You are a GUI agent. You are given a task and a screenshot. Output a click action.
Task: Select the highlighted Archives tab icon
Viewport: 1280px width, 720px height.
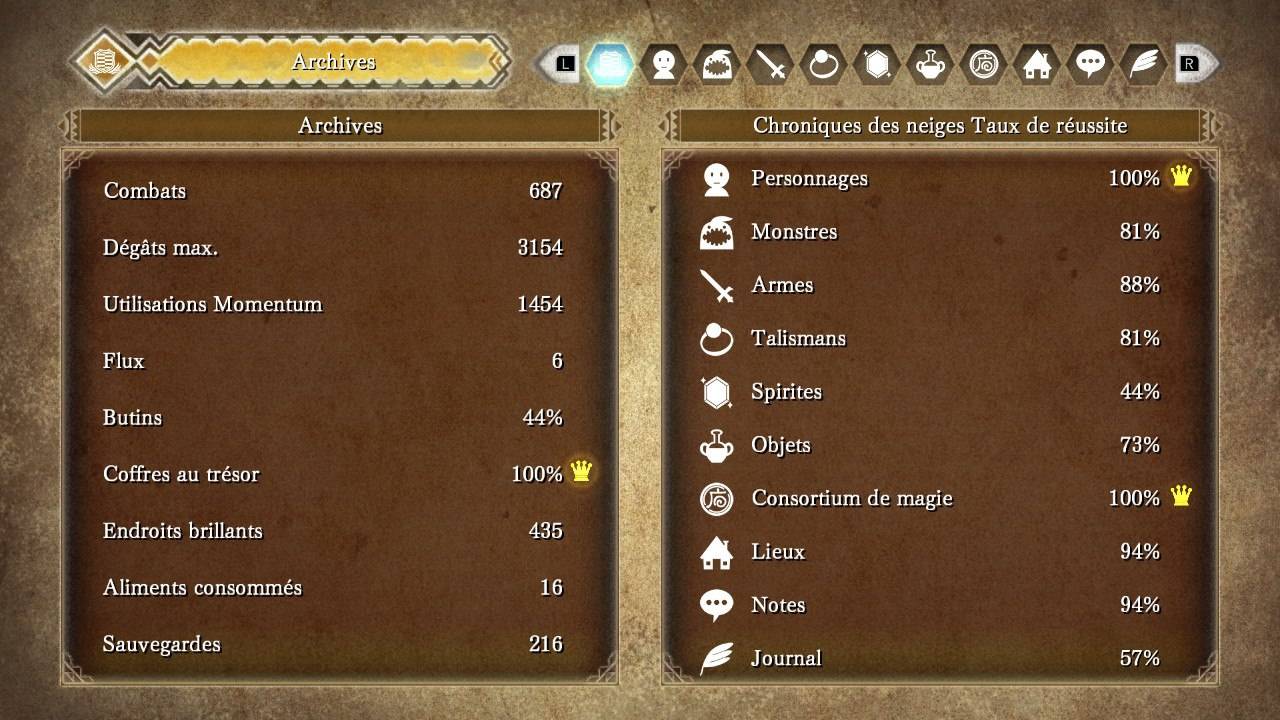click(609, 64)
